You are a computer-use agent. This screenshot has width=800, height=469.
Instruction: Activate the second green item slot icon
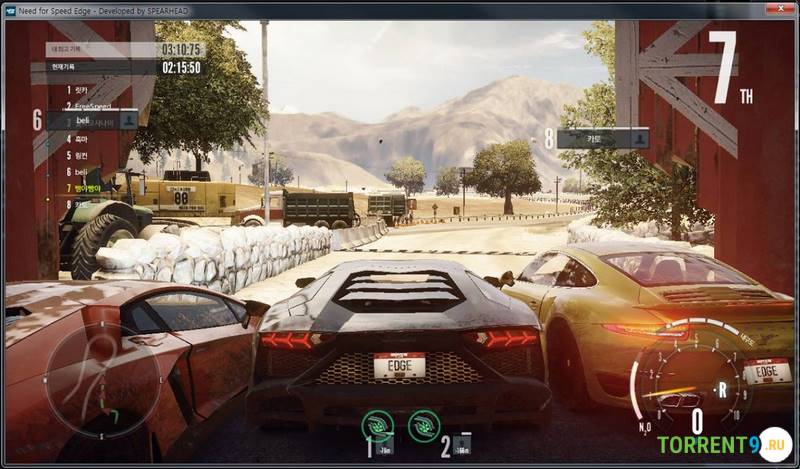(x=424, y=425)
